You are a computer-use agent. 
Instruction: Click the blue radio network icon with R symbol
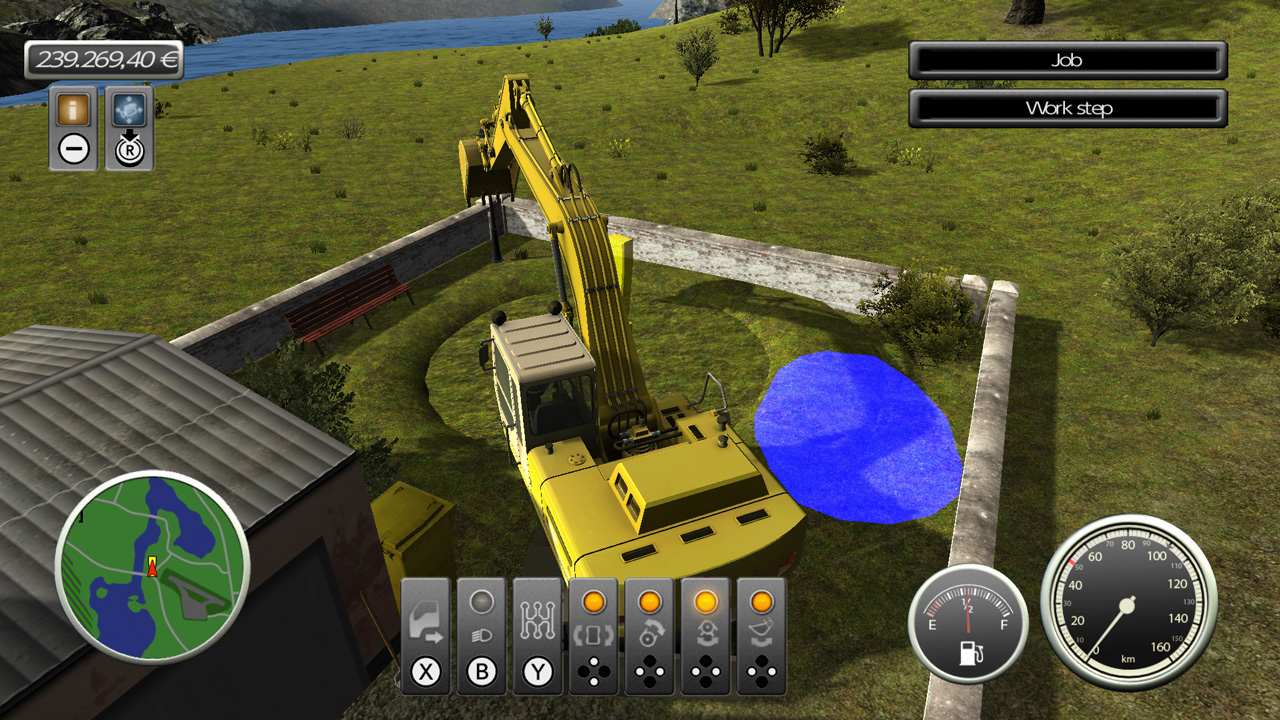[x=131, y=110]
